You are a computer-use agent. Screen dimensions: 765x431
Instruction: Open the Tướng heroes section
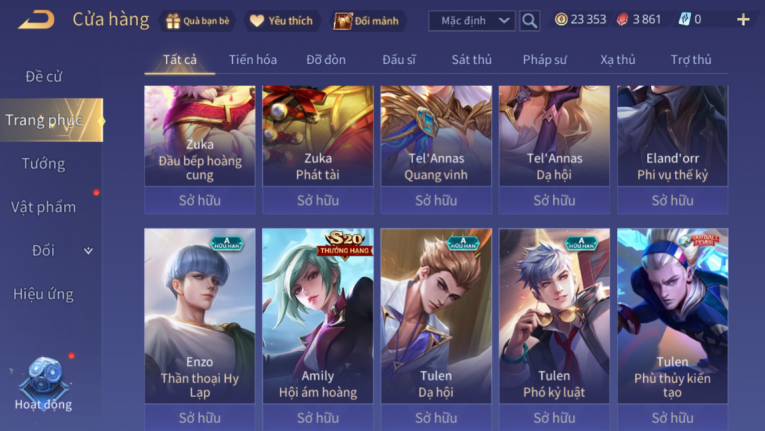pyautogui.click(x=44, y=163)
